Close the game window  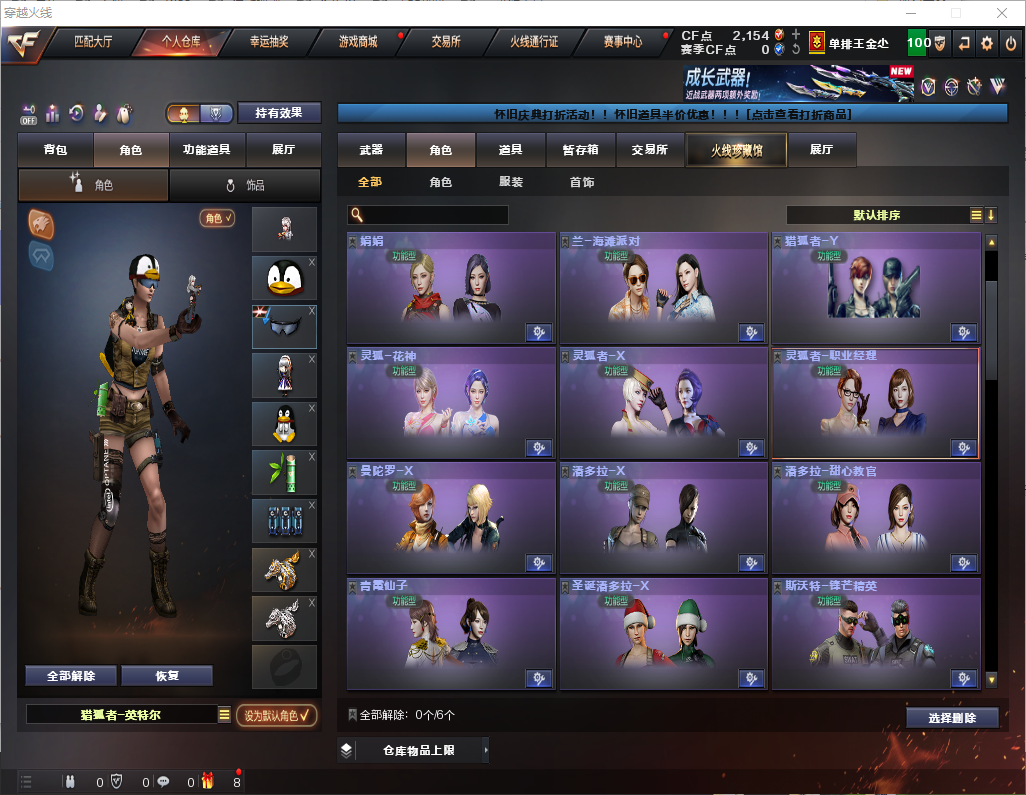click(1002, 13)
